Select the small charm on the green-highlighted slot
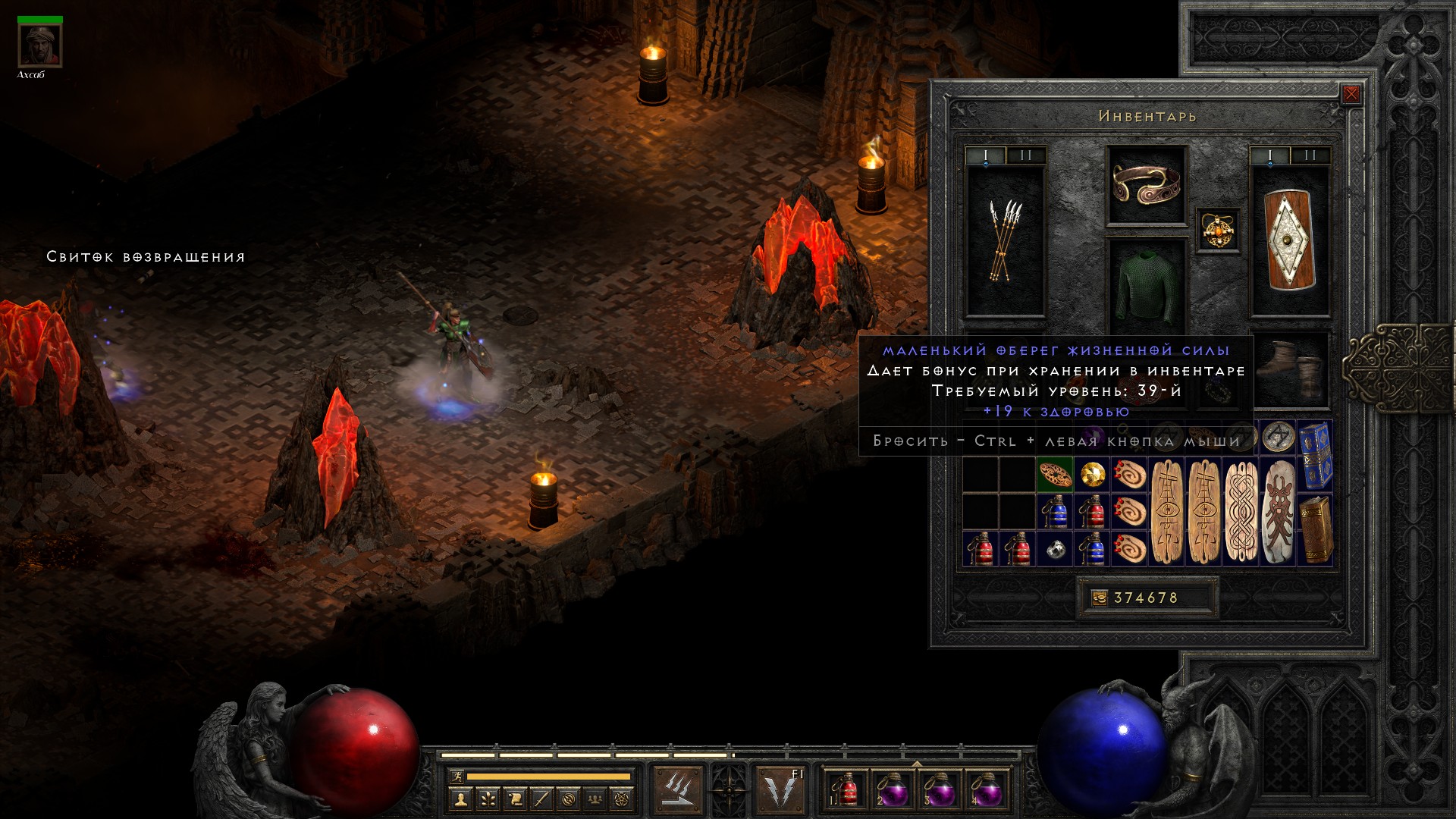This screenshot has width=1456, height=819. [1055, 475]
